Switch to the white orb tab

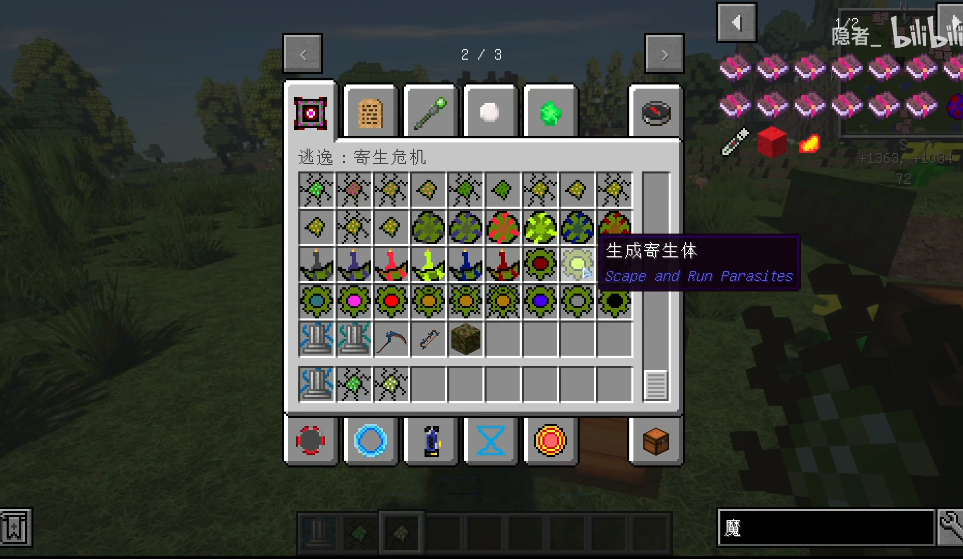(x=490, y=112)
